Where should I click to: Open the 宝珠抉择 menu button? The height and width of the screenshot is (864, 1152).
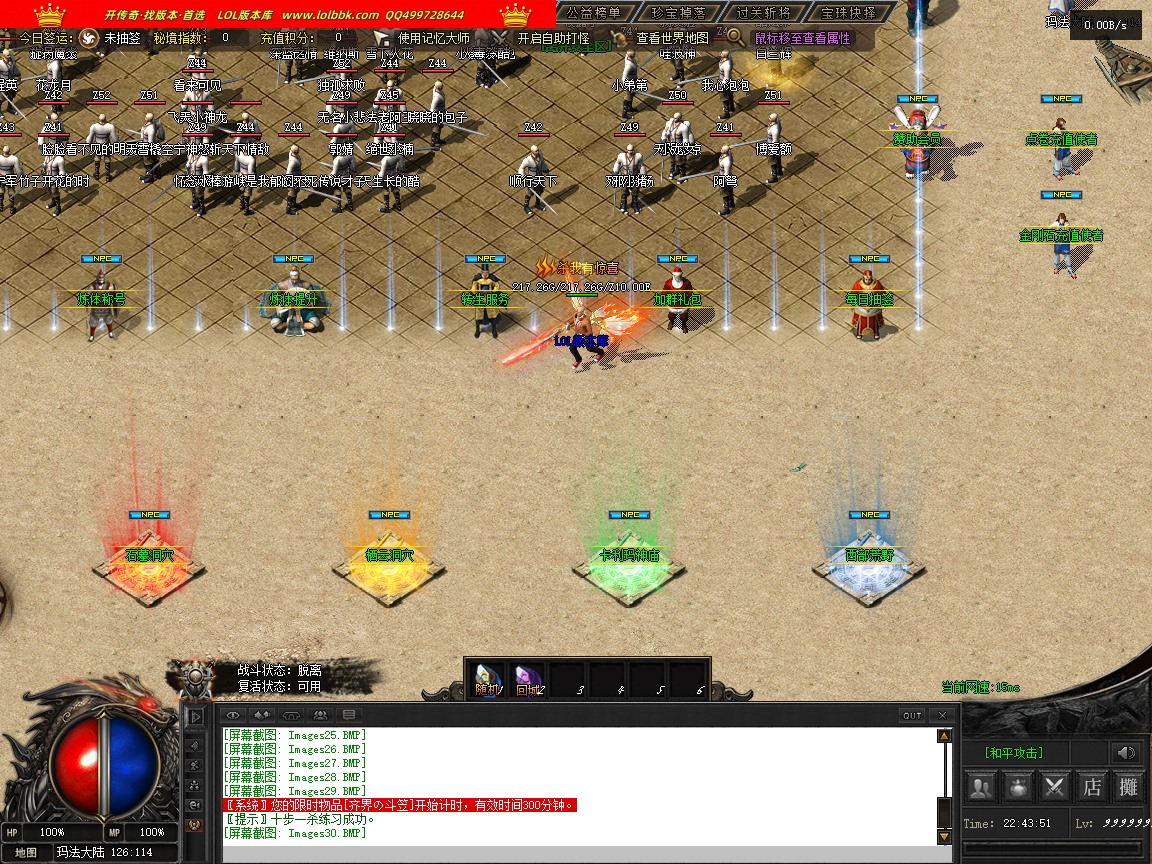click(848, 13)
